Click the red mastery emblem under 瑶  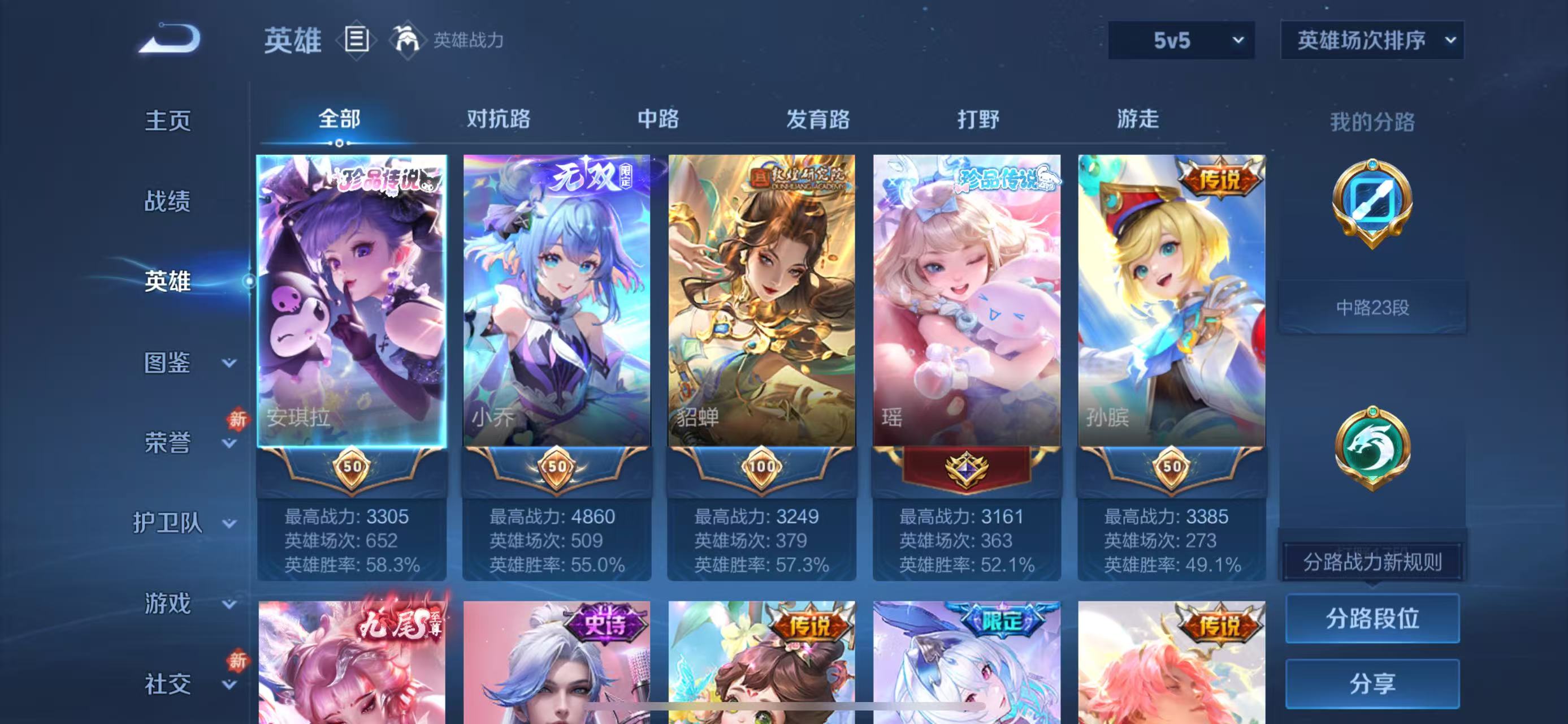click(967, 467)
